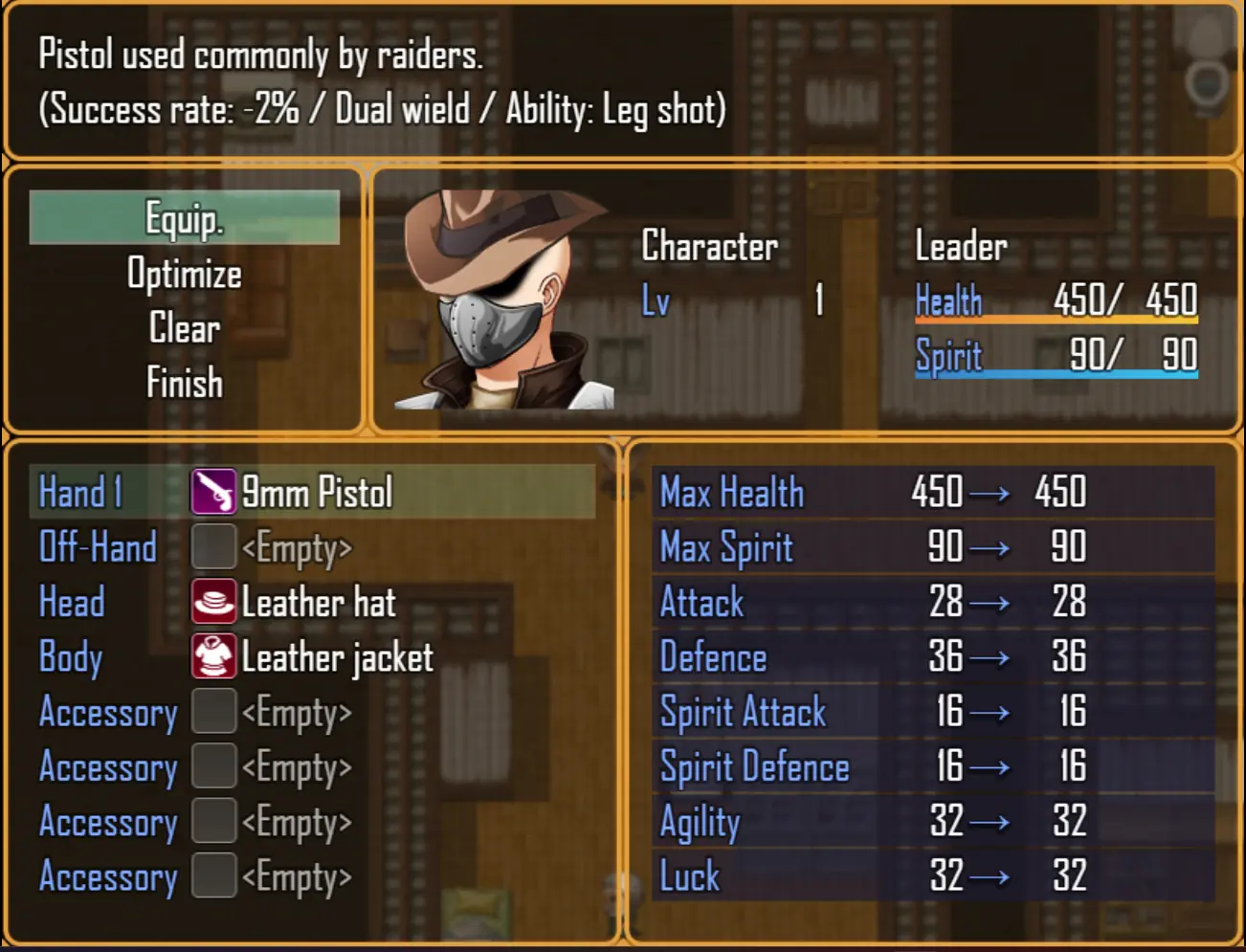Choose the empty Off-Hand slot

coord(296,548)
